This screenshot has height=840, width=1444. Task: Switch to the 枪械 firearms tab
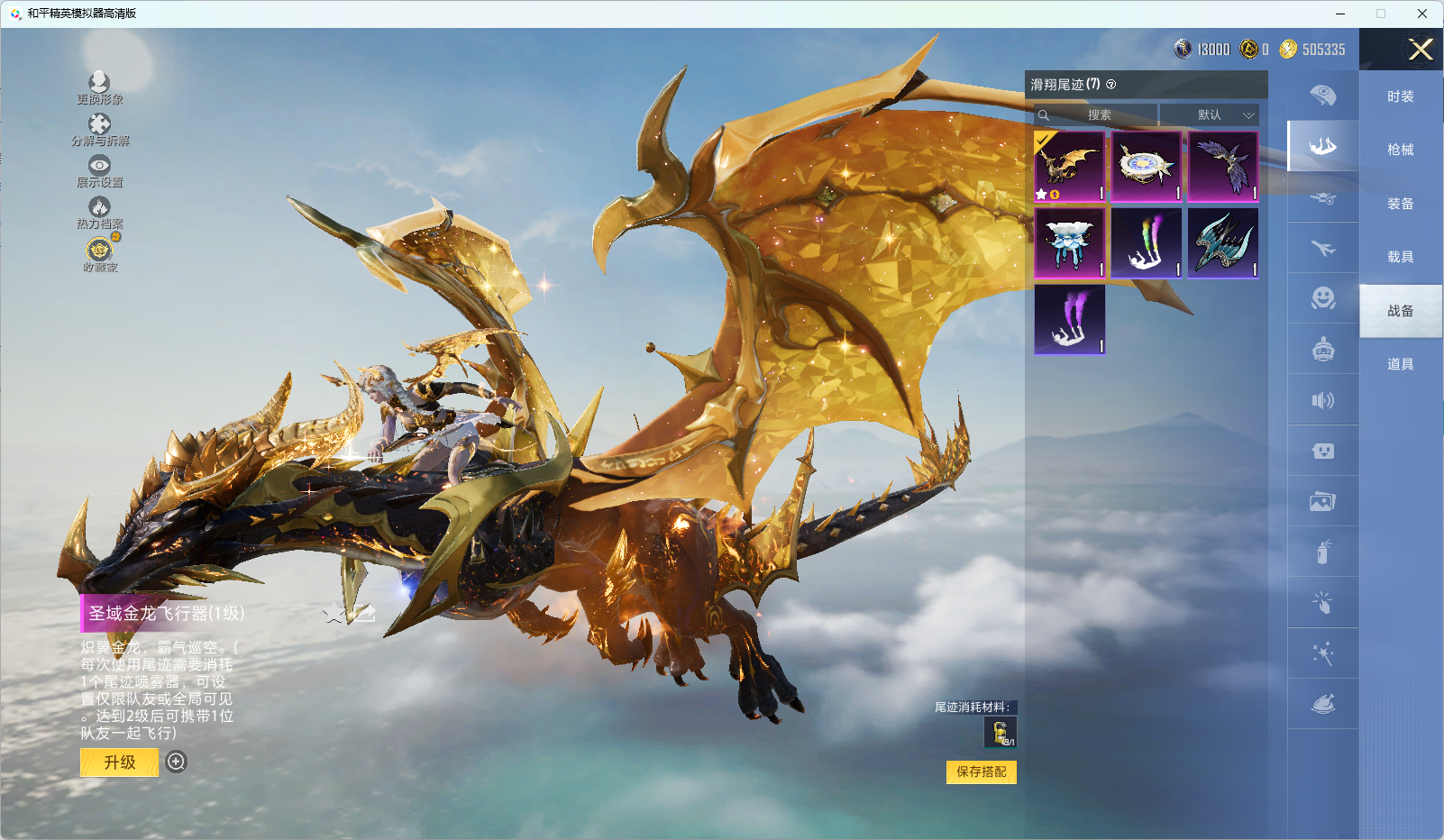(1400, 150)
